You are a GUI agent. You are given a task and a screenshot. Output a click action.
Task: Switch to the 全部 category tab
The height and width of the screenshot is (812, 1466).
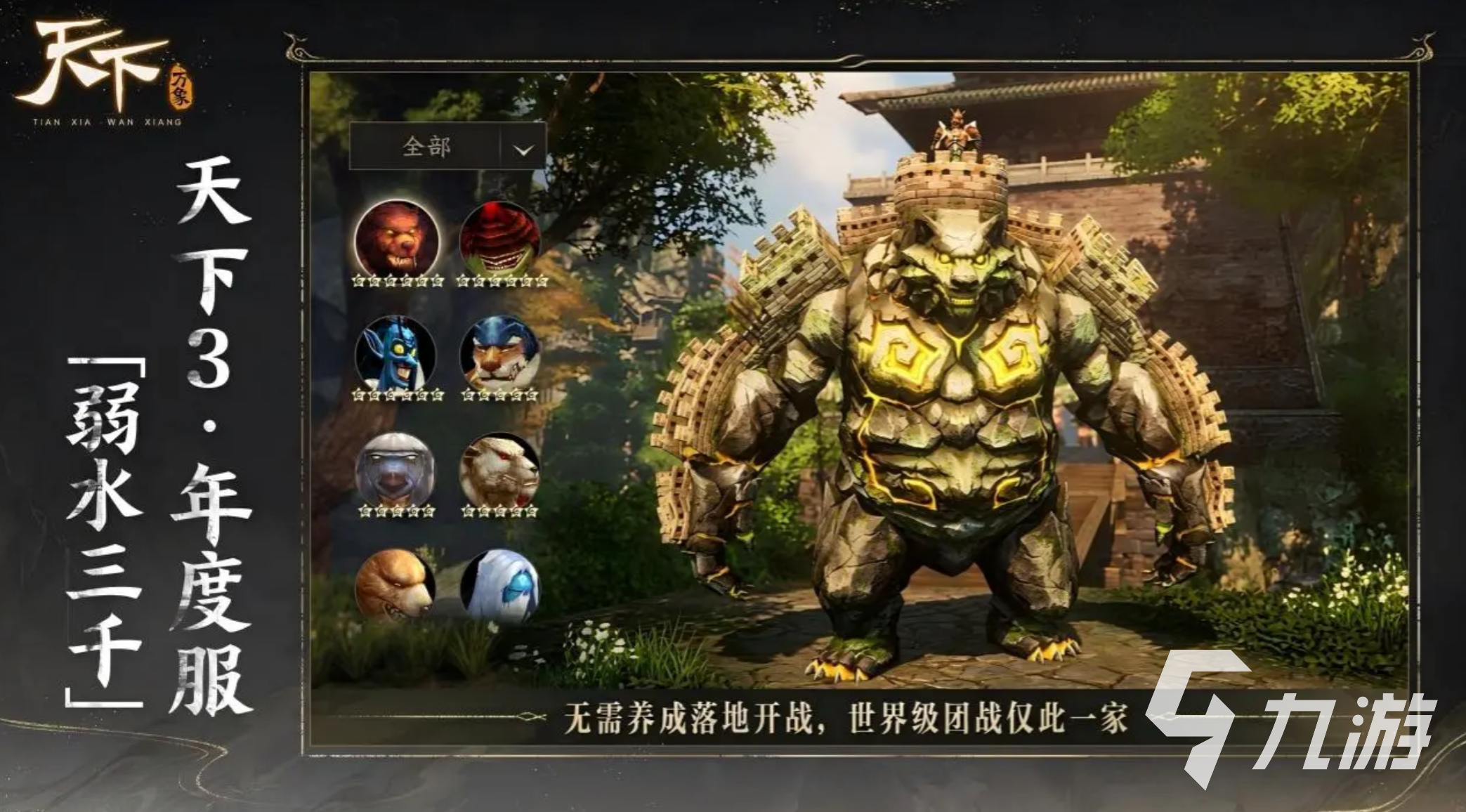pos(428,145)
